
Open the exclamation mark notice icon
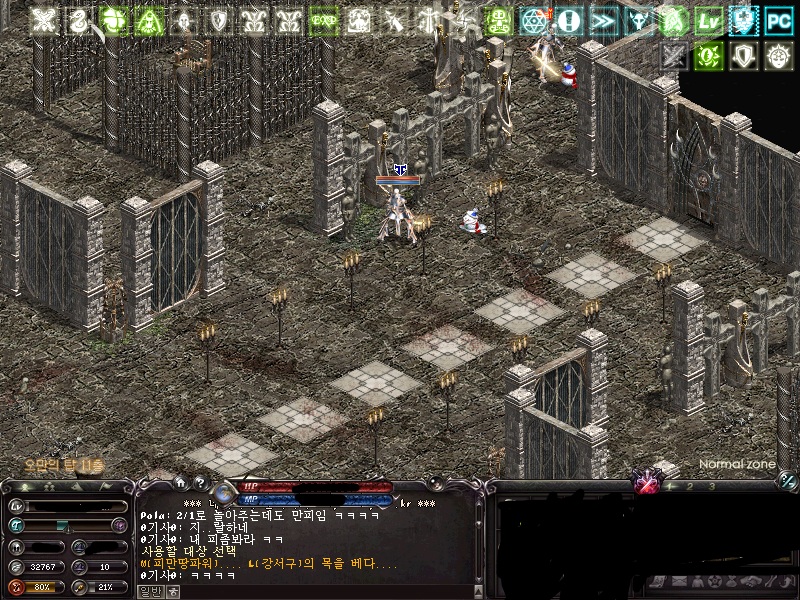tap(569, 21)
